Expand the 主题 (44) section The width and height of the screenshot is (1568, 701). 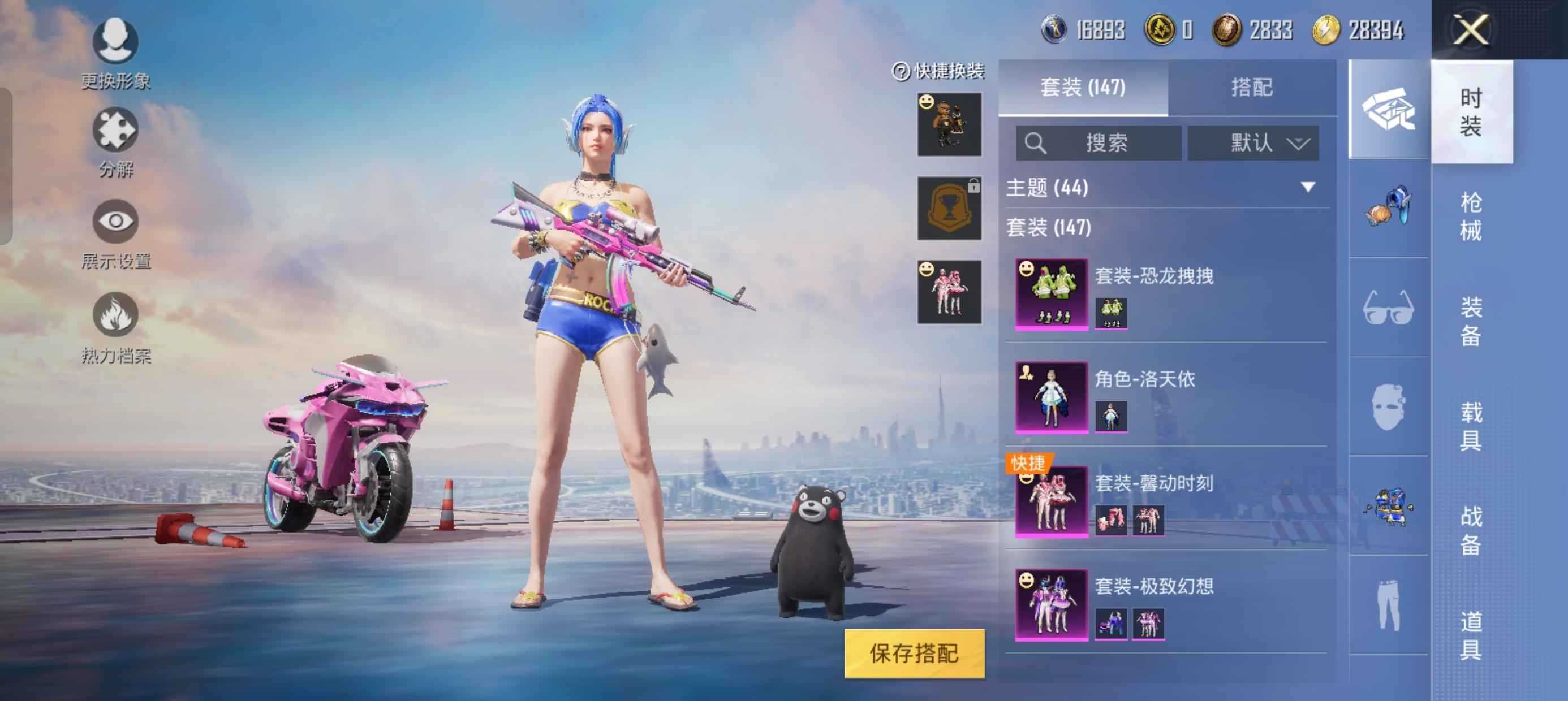pyautogui.click(x=1307, y=188)
